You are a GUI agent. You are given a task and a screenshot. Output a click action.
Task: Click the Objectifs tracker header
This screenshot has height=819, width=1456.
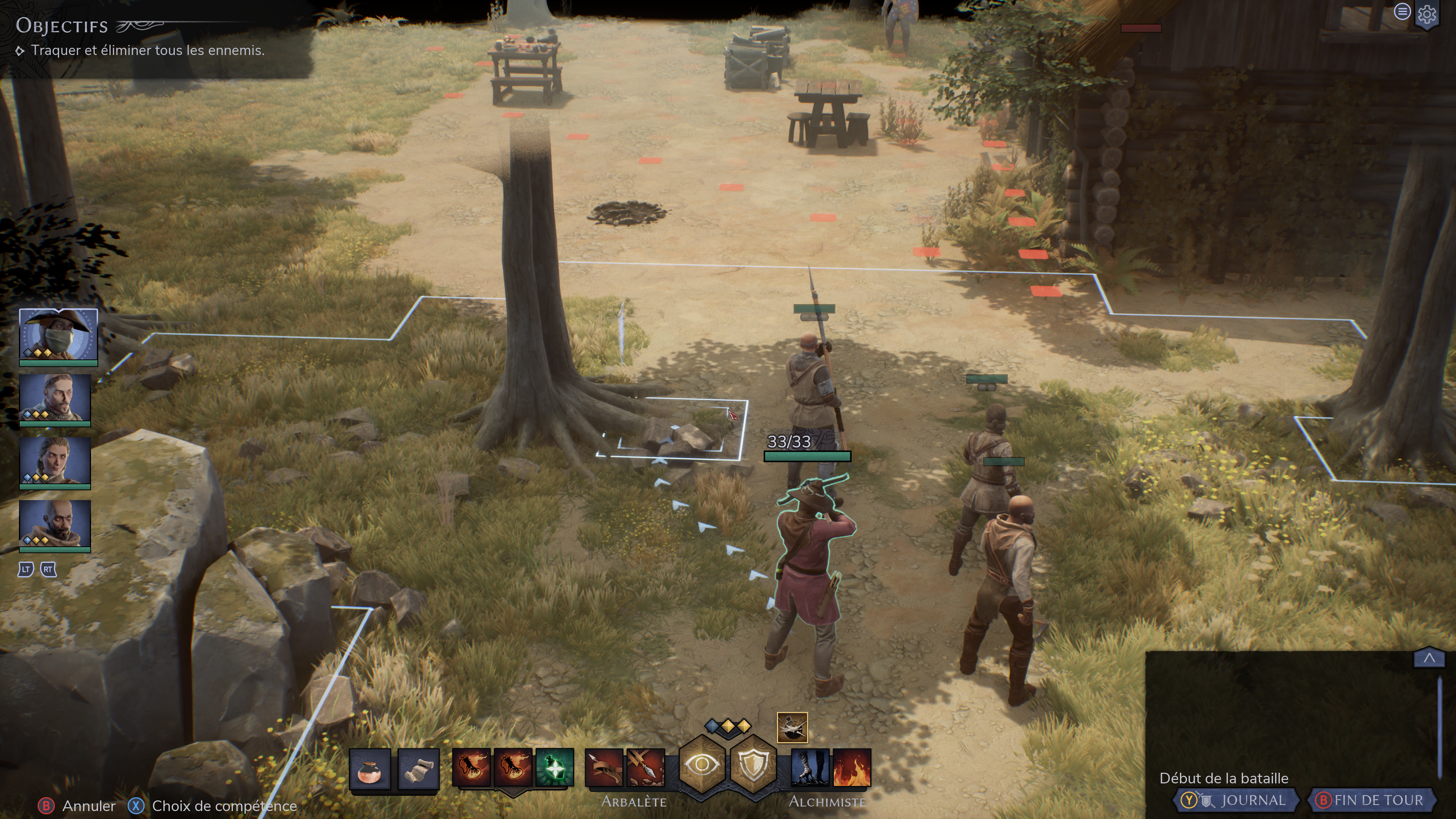pyautogui.click(x=62, y=26)
